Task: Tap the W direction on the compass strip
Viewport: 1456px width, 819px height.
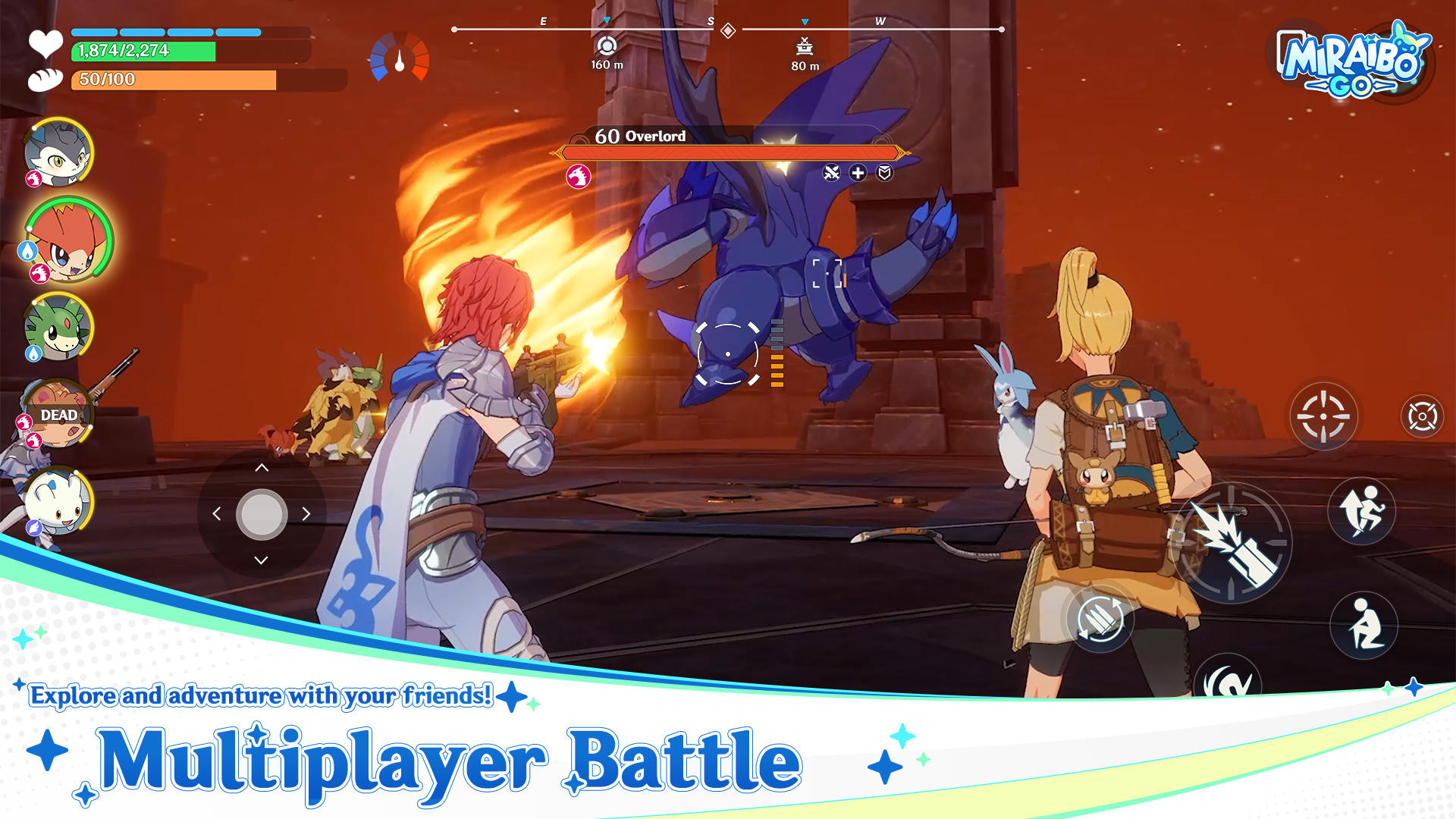Action: [x=880, y=23]
